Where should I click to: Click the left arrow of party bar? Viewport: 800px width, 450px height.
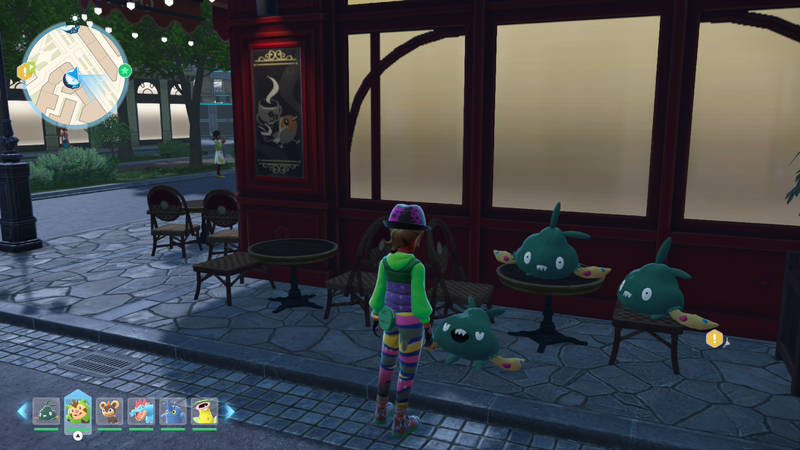coord(22,411)
